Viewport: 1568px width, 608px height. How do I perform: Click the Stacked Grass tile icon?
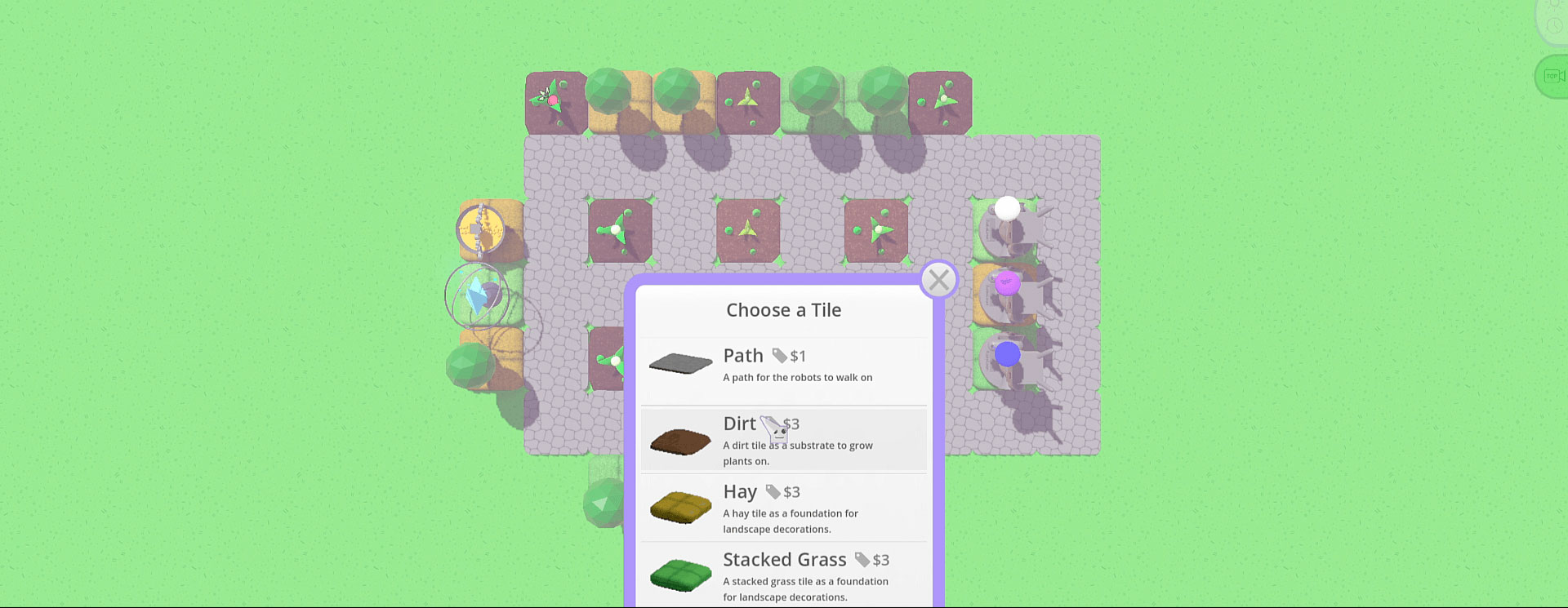[680, 574]
